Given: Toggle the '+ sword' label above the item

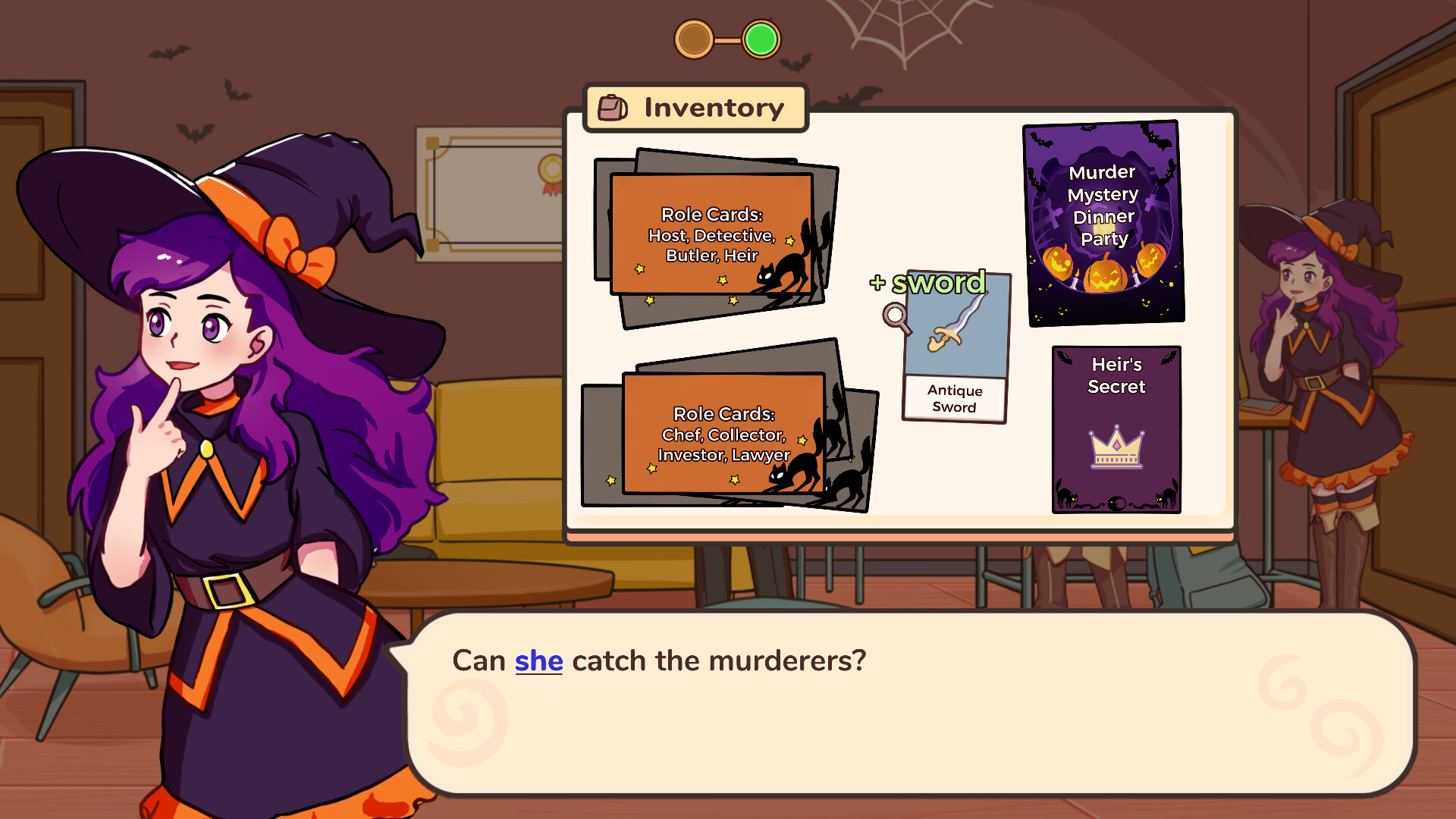Looking at the screenshot, I should [928, 284].
